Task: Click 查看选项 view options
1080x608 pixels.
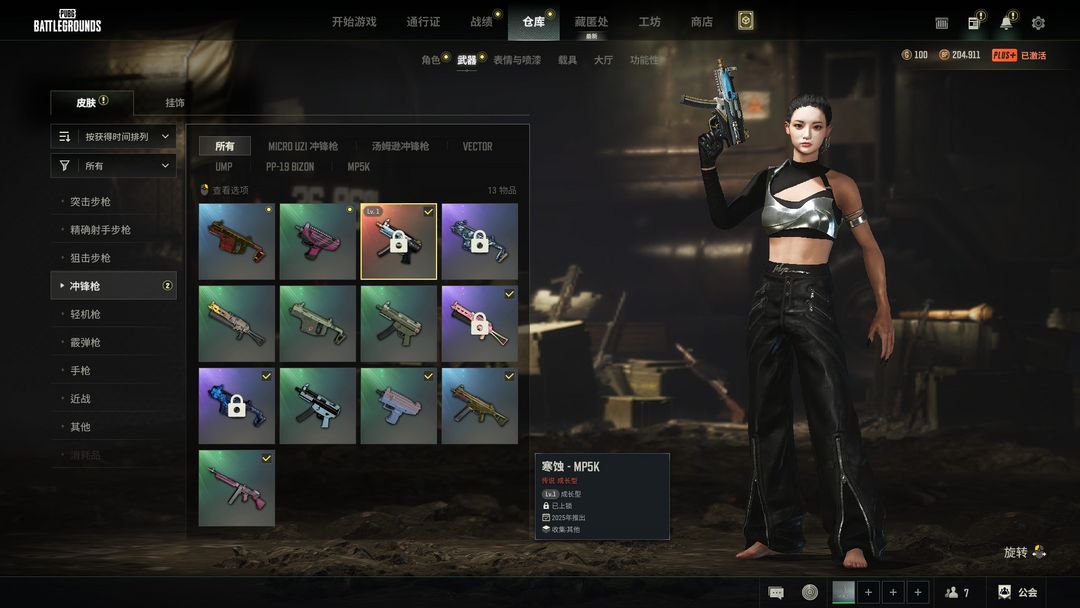Action: [229, 190]
